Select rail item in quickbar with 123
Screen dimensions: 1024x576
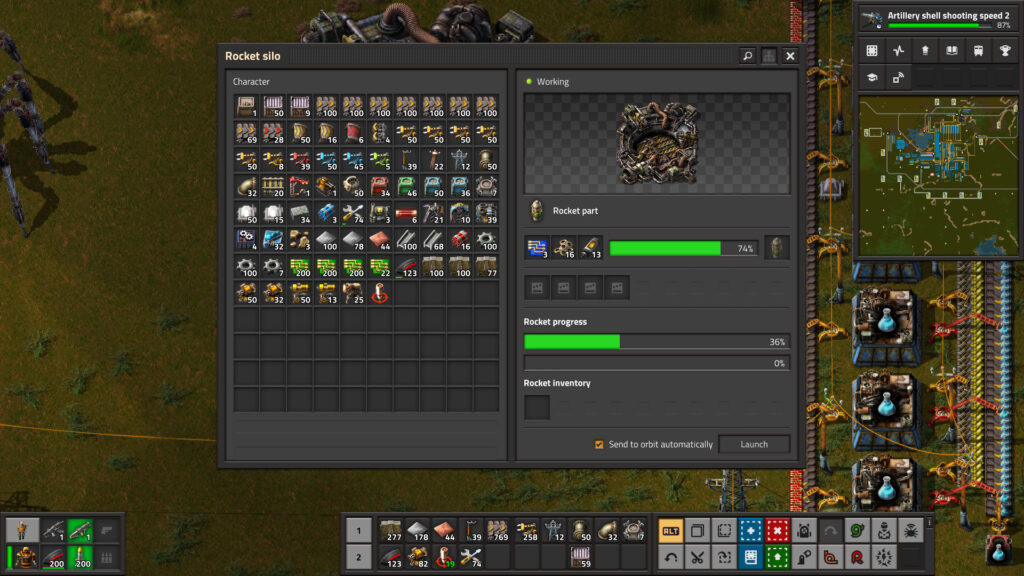coord(391,557)
